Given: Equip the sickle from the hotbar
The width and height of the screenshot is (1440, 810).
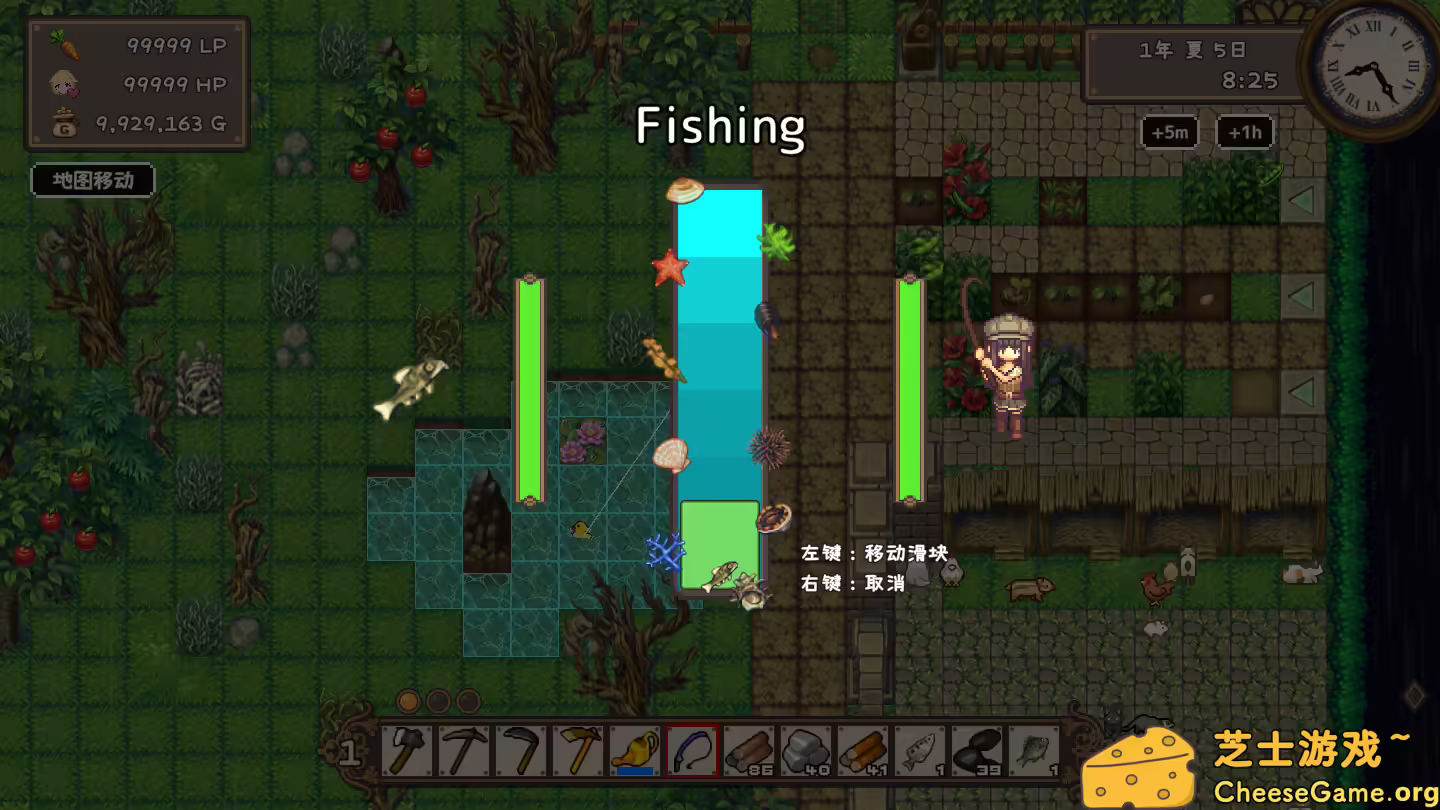Looking at the screenshot, I should (521, 750).
